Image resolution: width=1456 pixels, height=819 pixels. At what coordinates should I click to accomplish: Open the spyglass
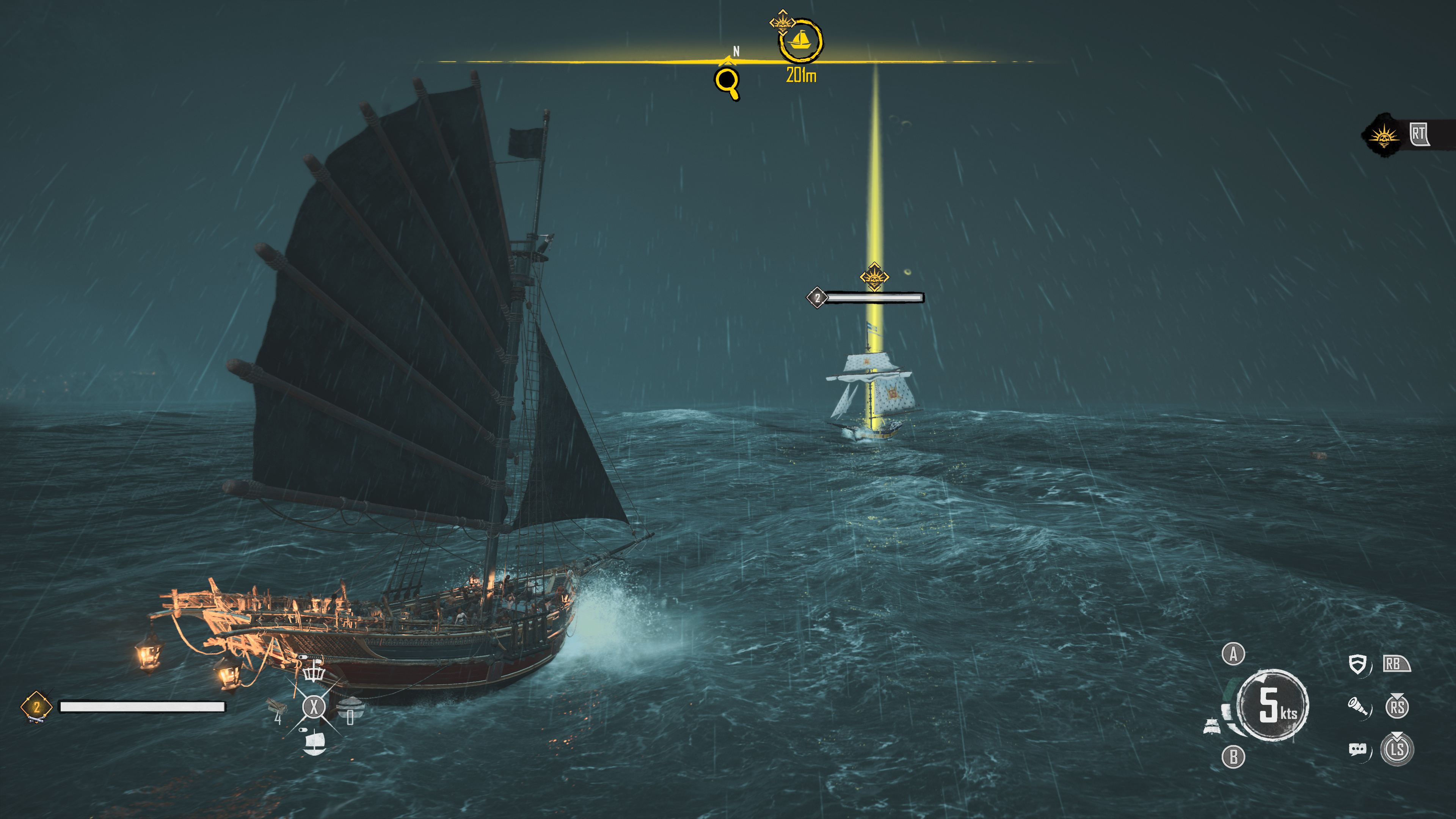(1358, 706)
